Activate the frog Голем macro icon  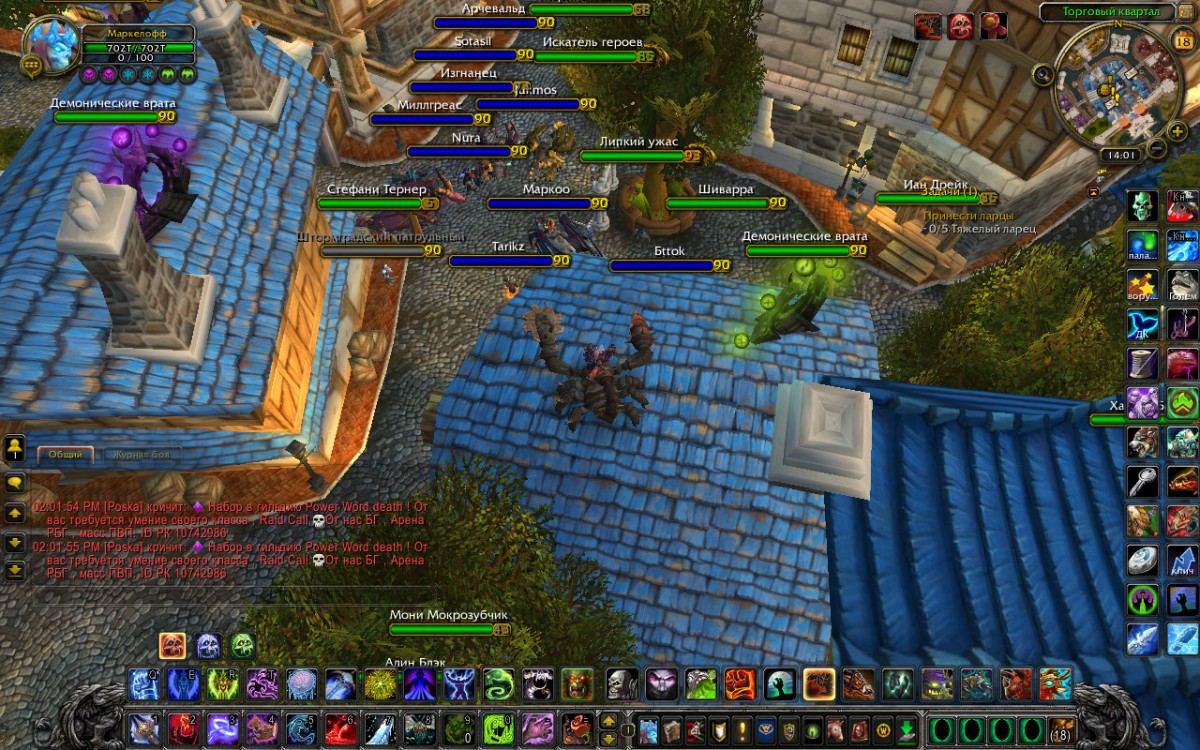pos(1182,283)
